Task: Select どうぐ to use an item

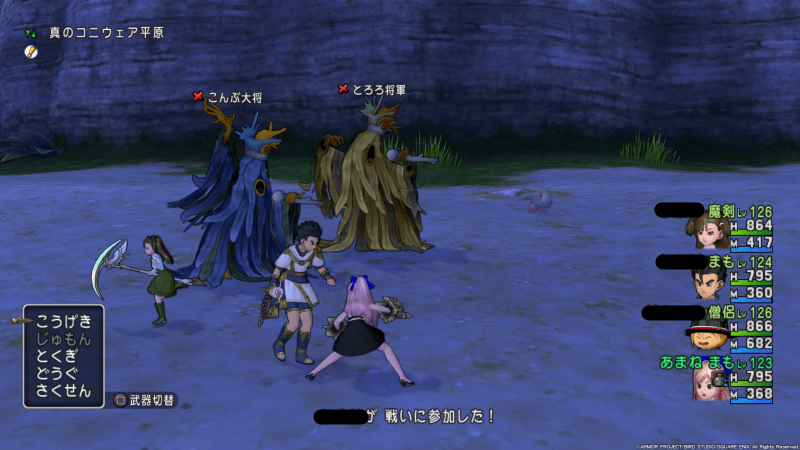Action: point(64,373)
